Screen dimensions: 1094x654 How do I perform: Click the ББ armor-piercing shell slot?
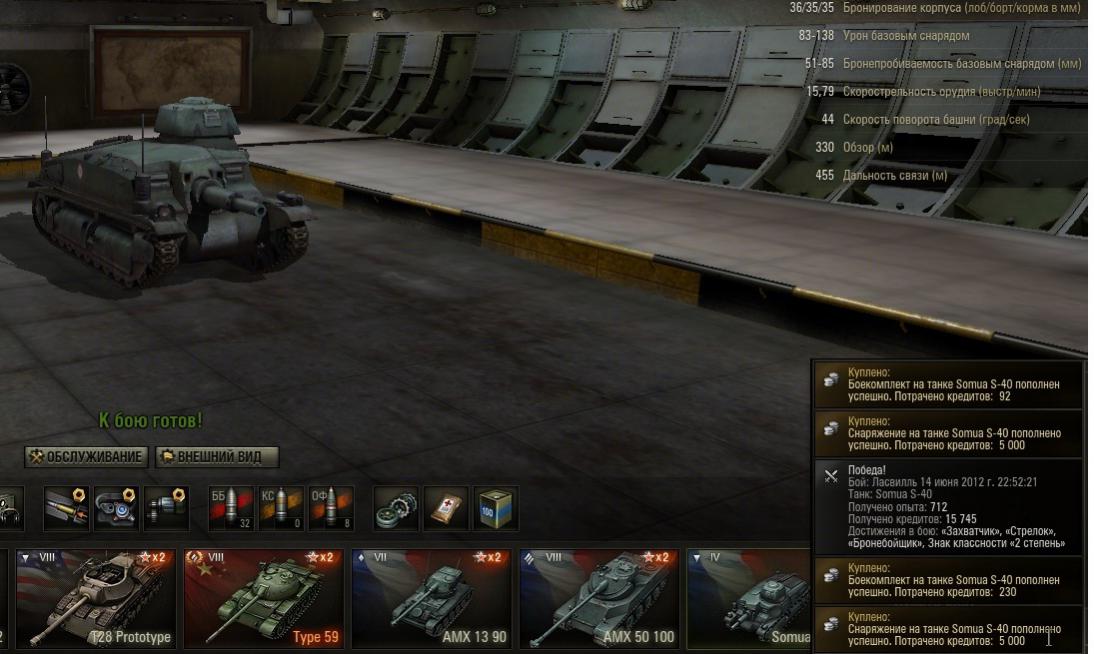[230, 509]
